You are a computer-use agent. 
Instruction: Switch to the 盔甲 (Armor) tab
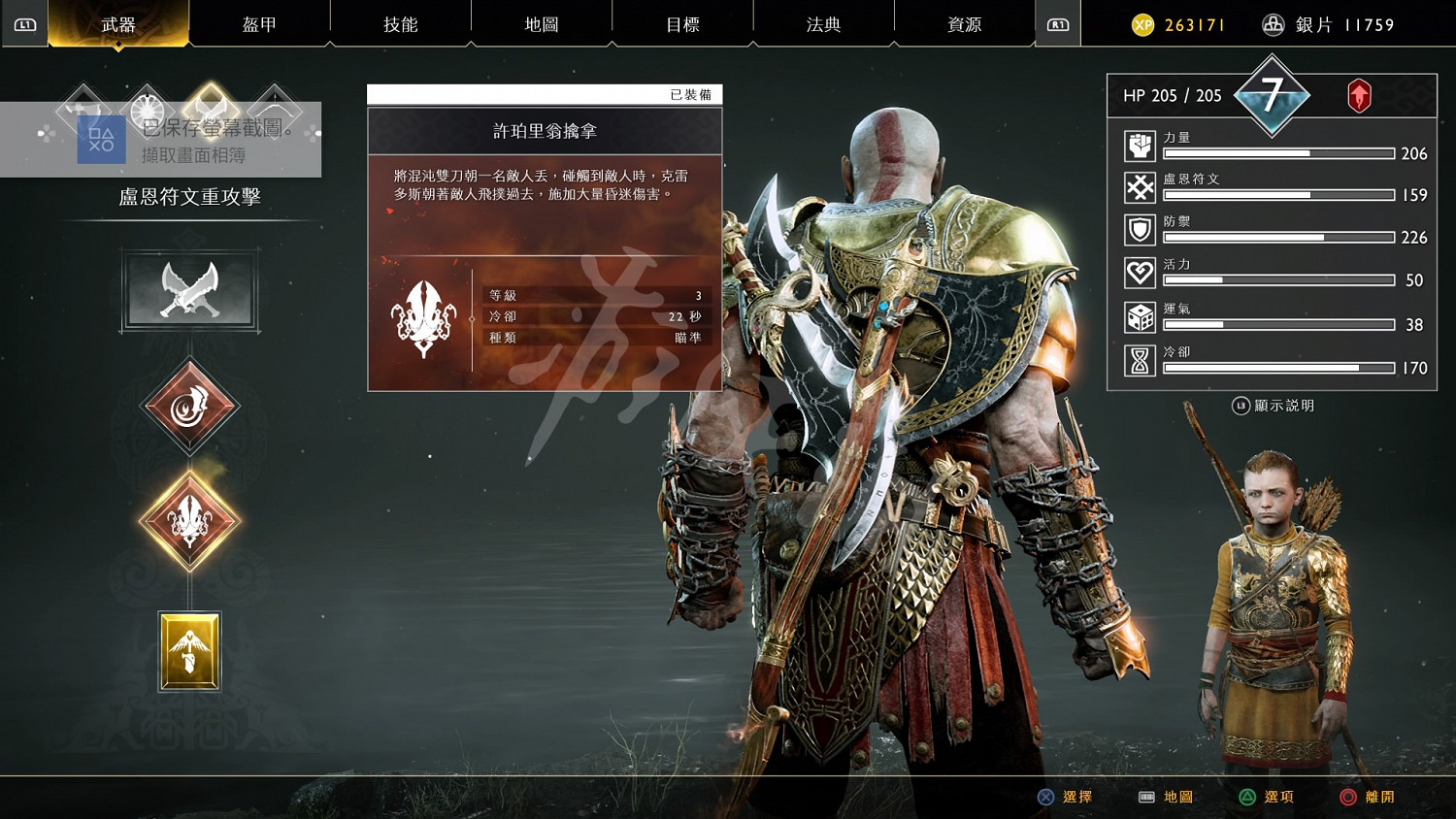coord(260,24)
